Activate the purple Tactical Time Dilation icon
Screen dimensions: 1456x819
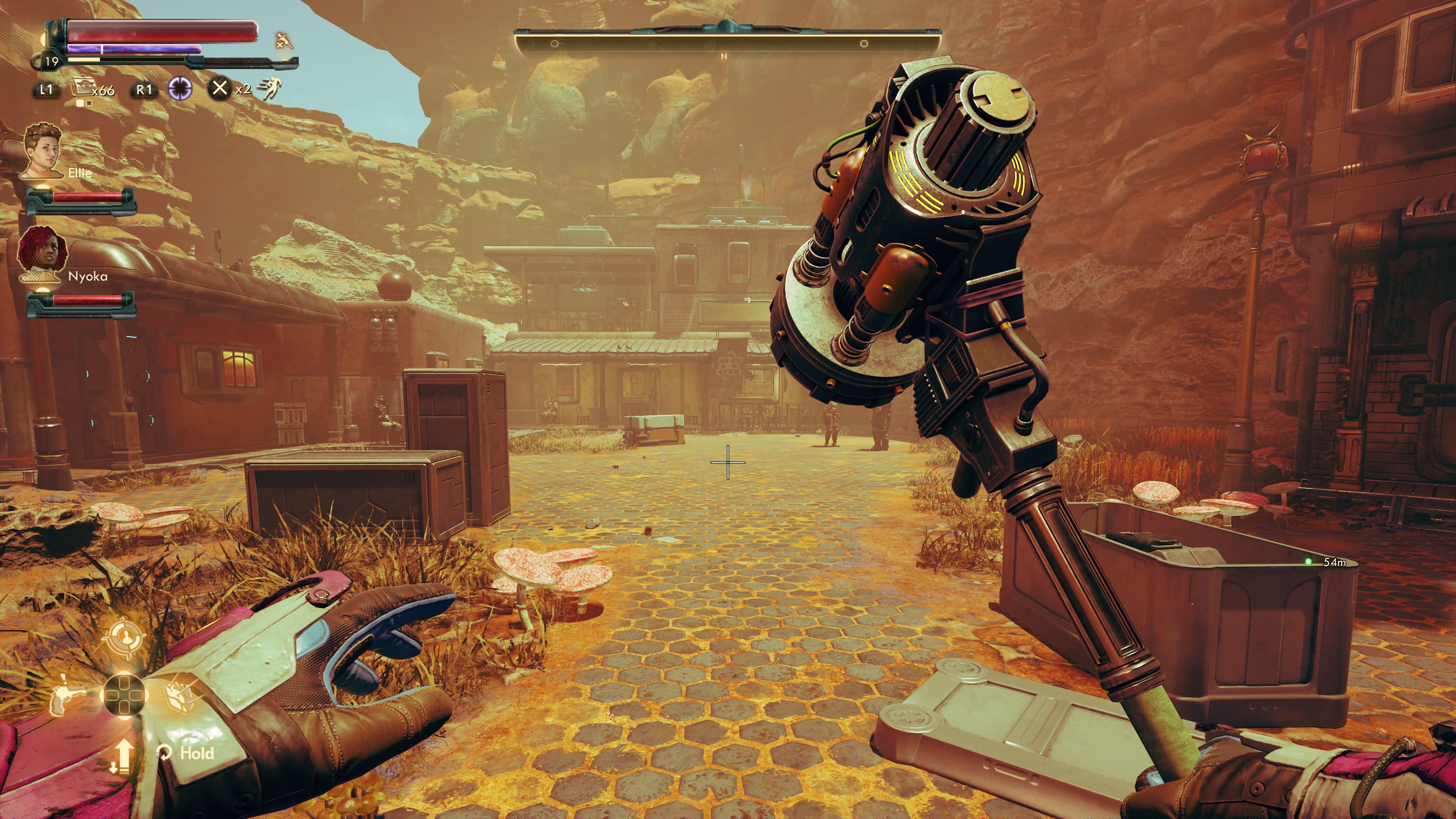click(x=180, y=89)
